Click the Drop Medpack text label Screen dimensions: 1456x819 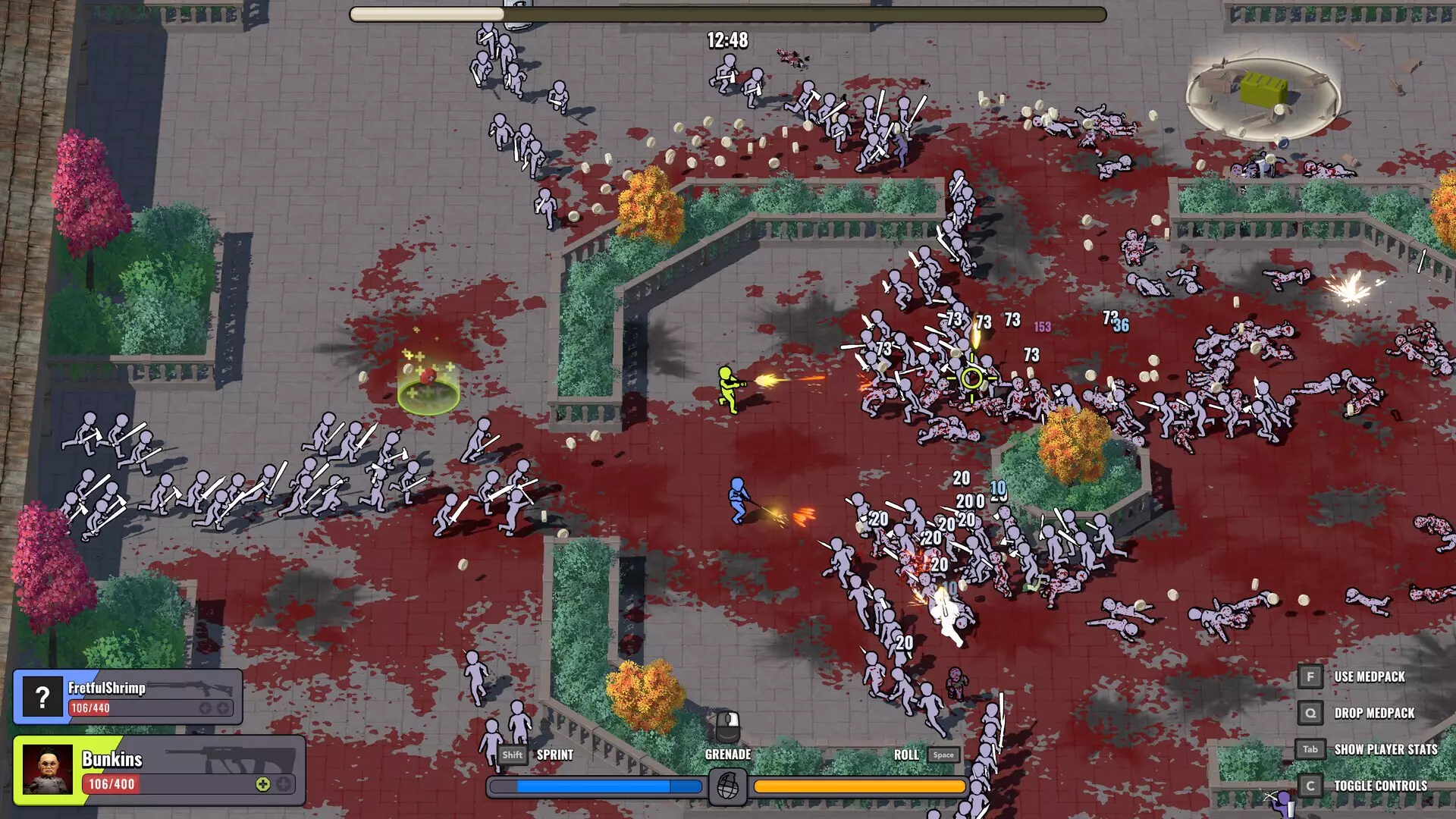click(1374, 713)
